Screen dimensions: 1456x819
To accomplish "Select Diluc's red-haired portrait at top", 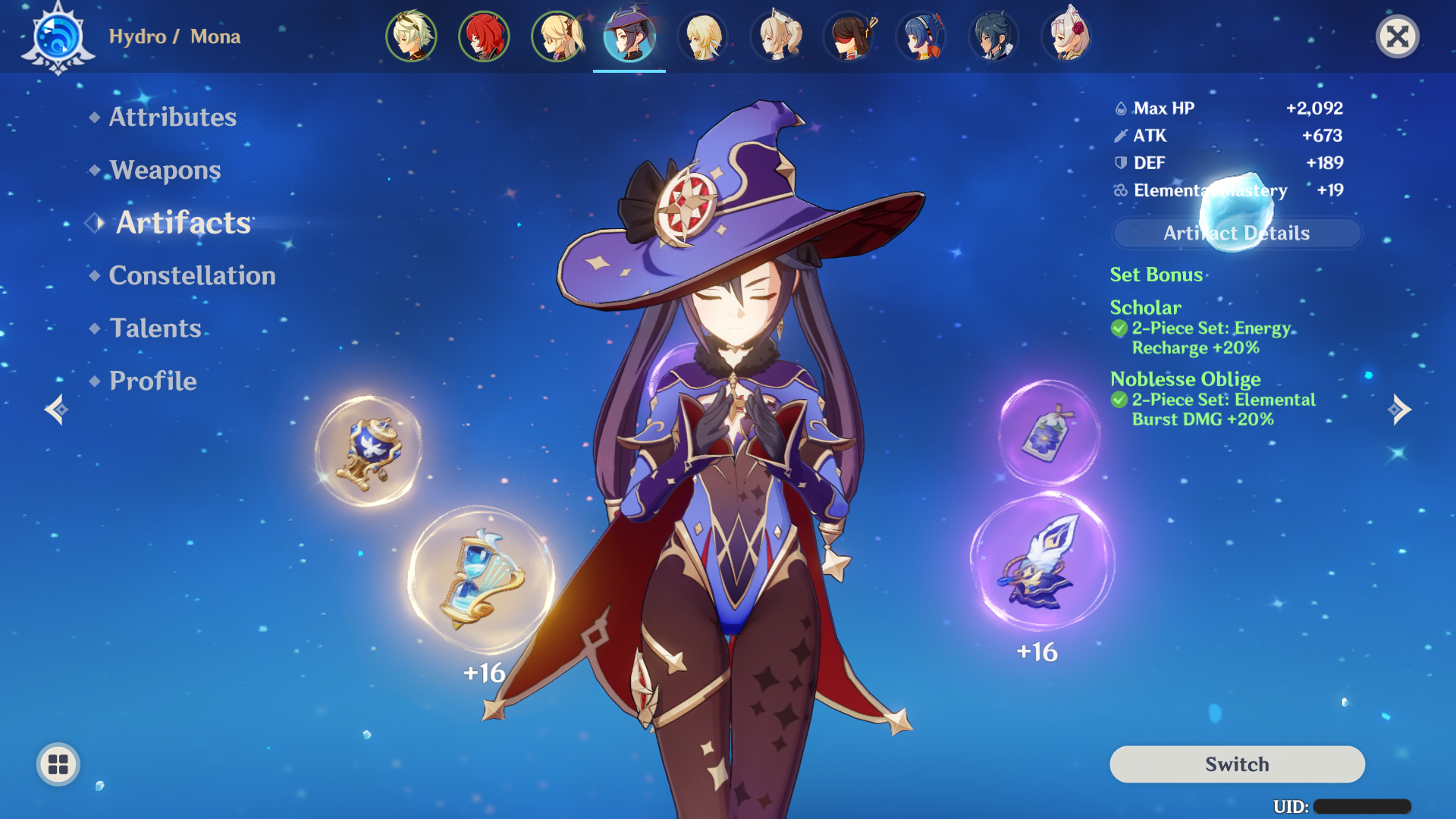I will click(485, 36).
